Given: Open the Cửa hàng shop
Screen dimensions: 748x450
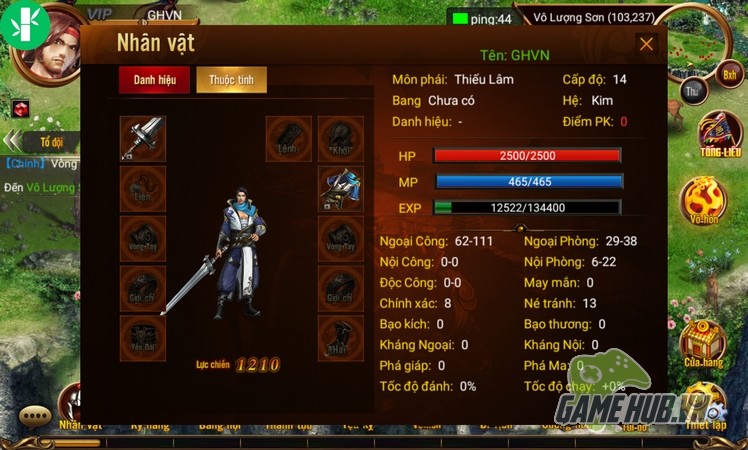Looking at the screenshot, I should coord(703,346).
